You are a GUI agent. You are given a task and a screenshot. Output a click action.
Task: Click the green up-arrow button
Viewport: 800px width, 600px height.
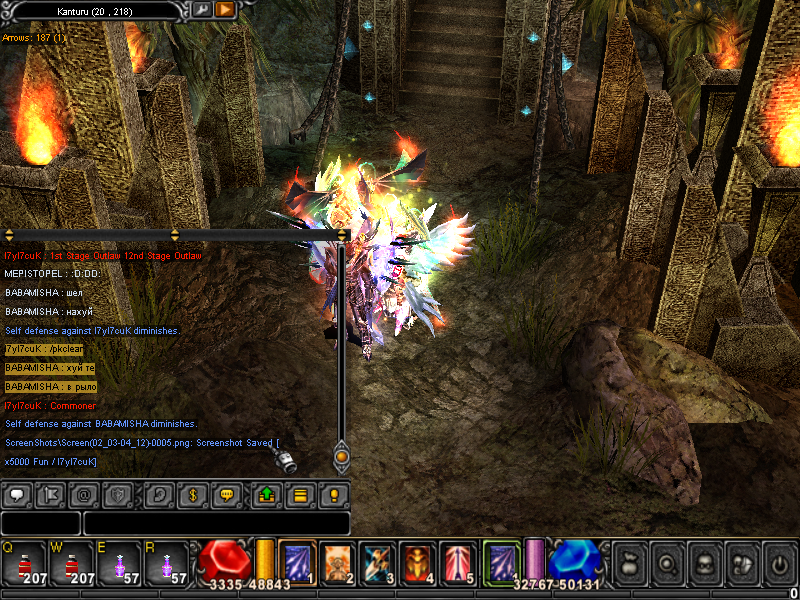[x=267, y=494]
